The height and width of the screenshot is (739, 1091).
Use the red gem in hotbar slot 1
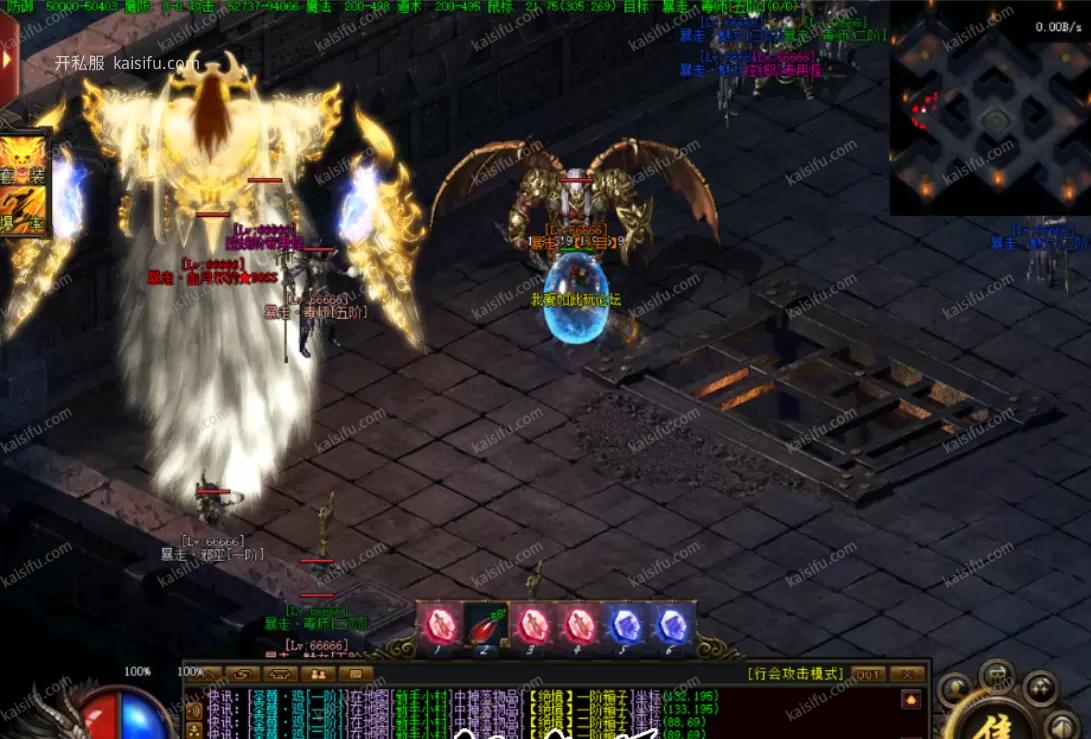pos(440,627)
